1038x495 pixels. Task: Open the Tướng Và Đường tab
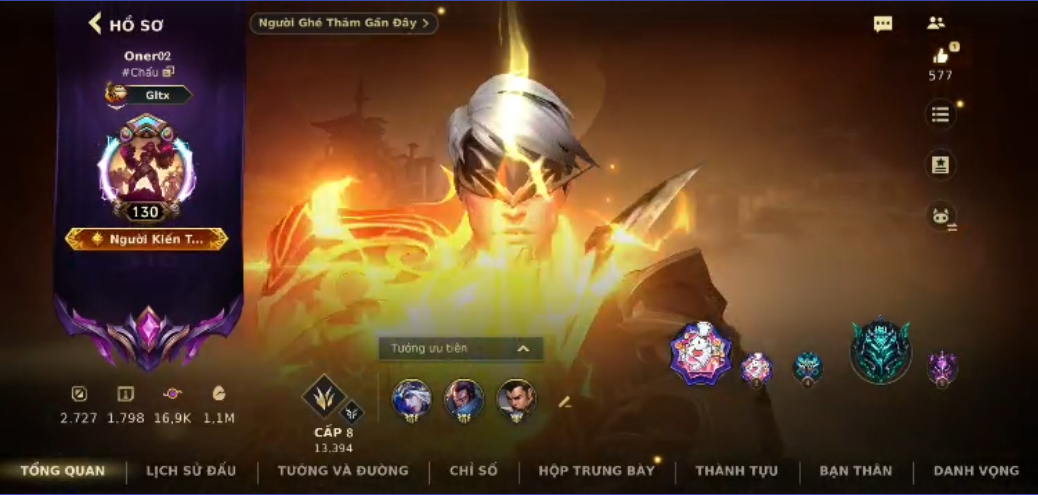pos(343,471)
